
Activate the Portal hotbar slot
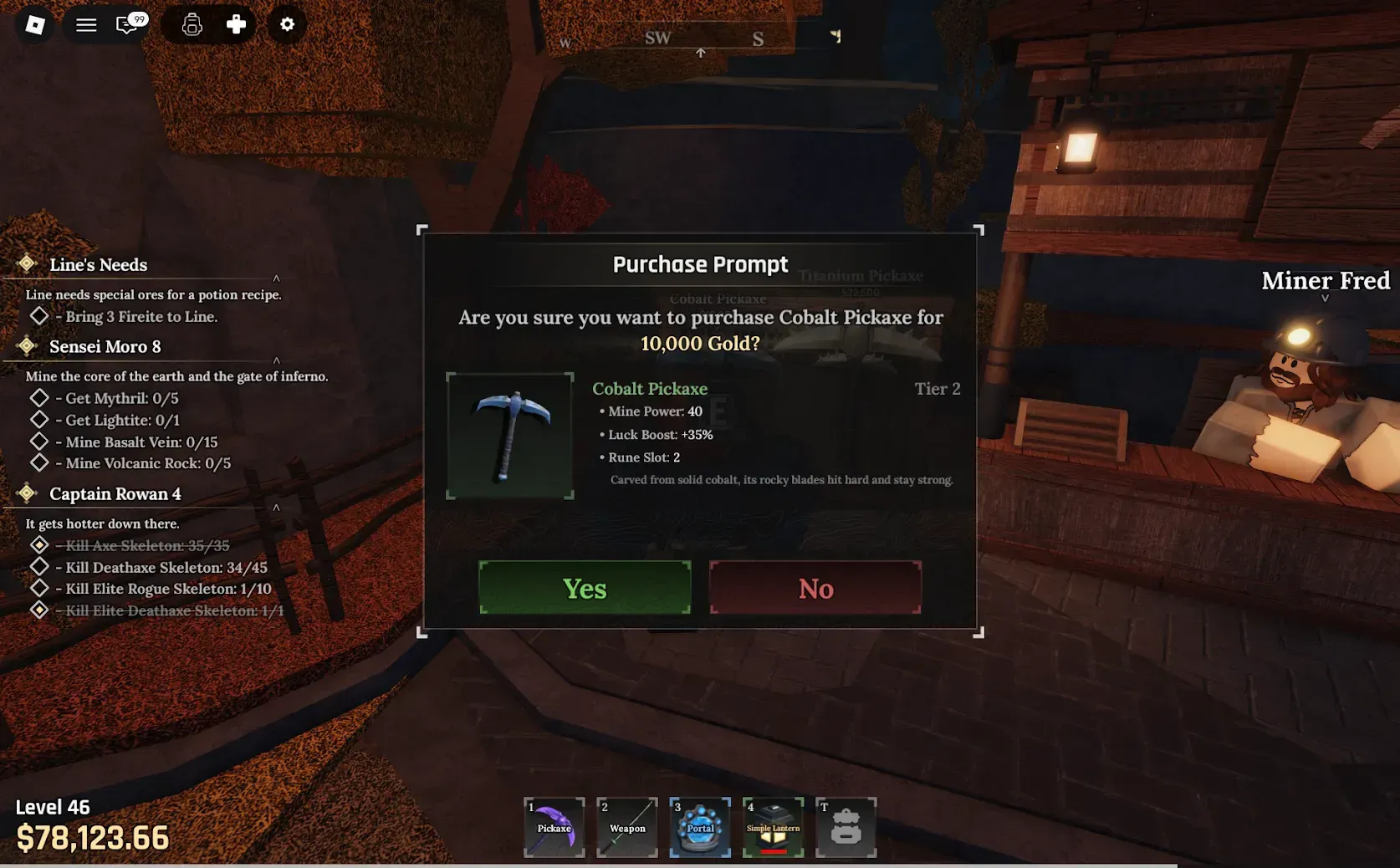pos(700,827)
